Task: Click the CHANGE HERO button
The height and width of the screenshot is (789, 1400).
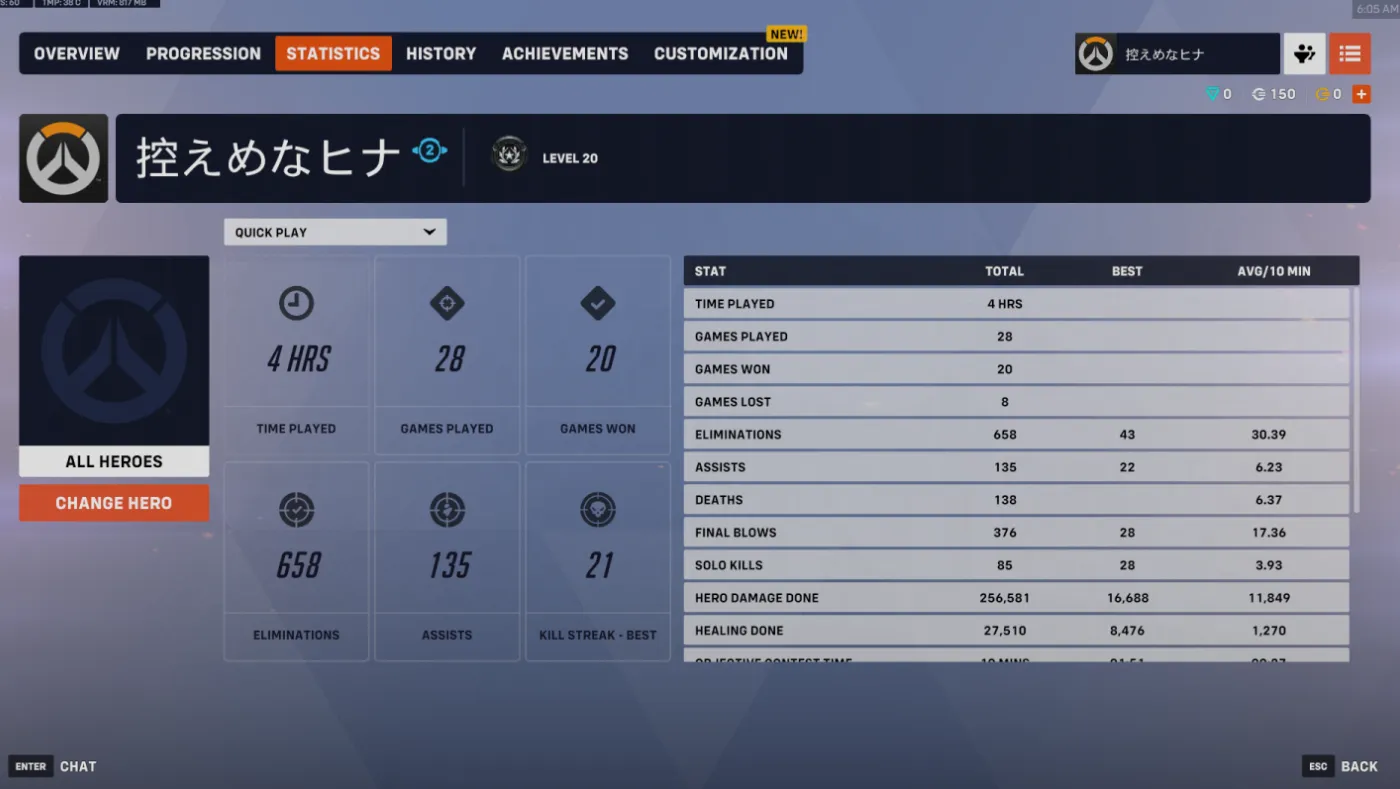Action: click(x=113, y=503)
